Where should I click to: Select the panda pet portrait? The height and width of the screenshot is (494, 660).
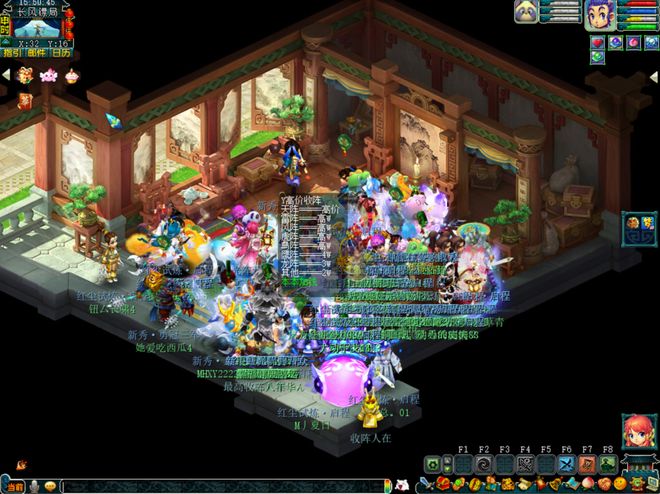(526, 11)
